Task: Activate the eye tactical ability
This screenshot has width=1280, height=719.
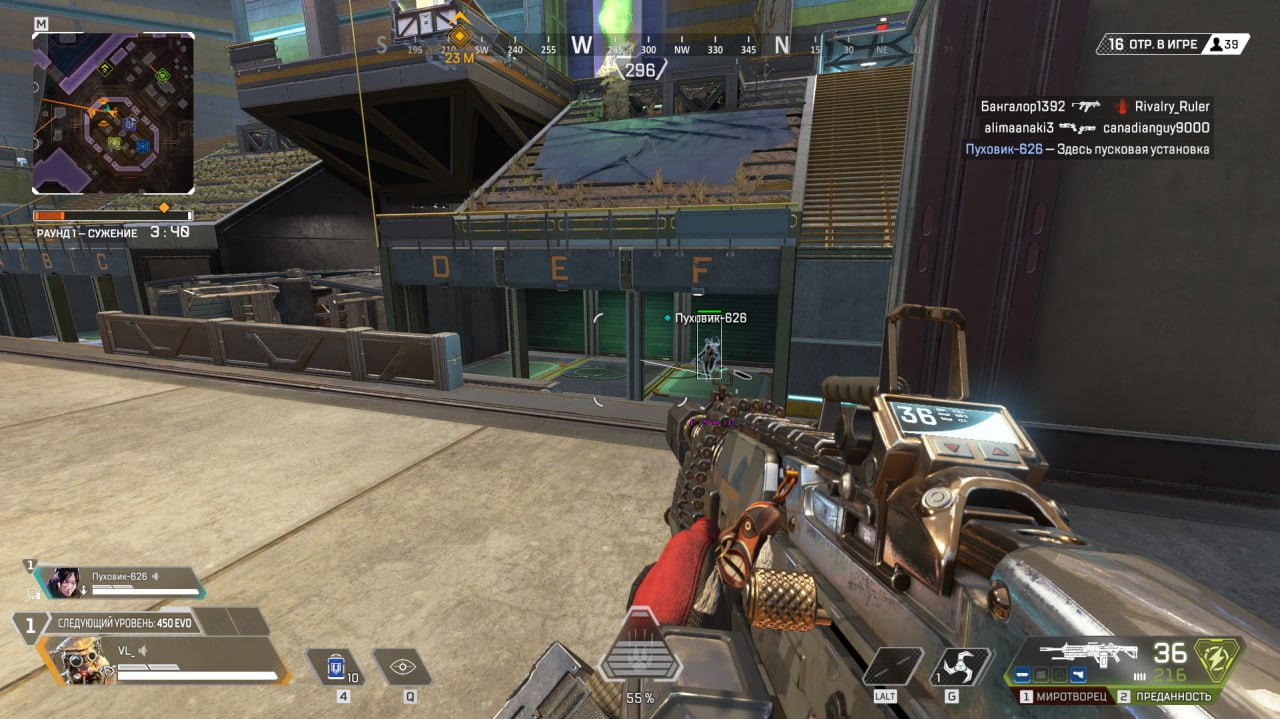Action: click(x=402, y=667)
